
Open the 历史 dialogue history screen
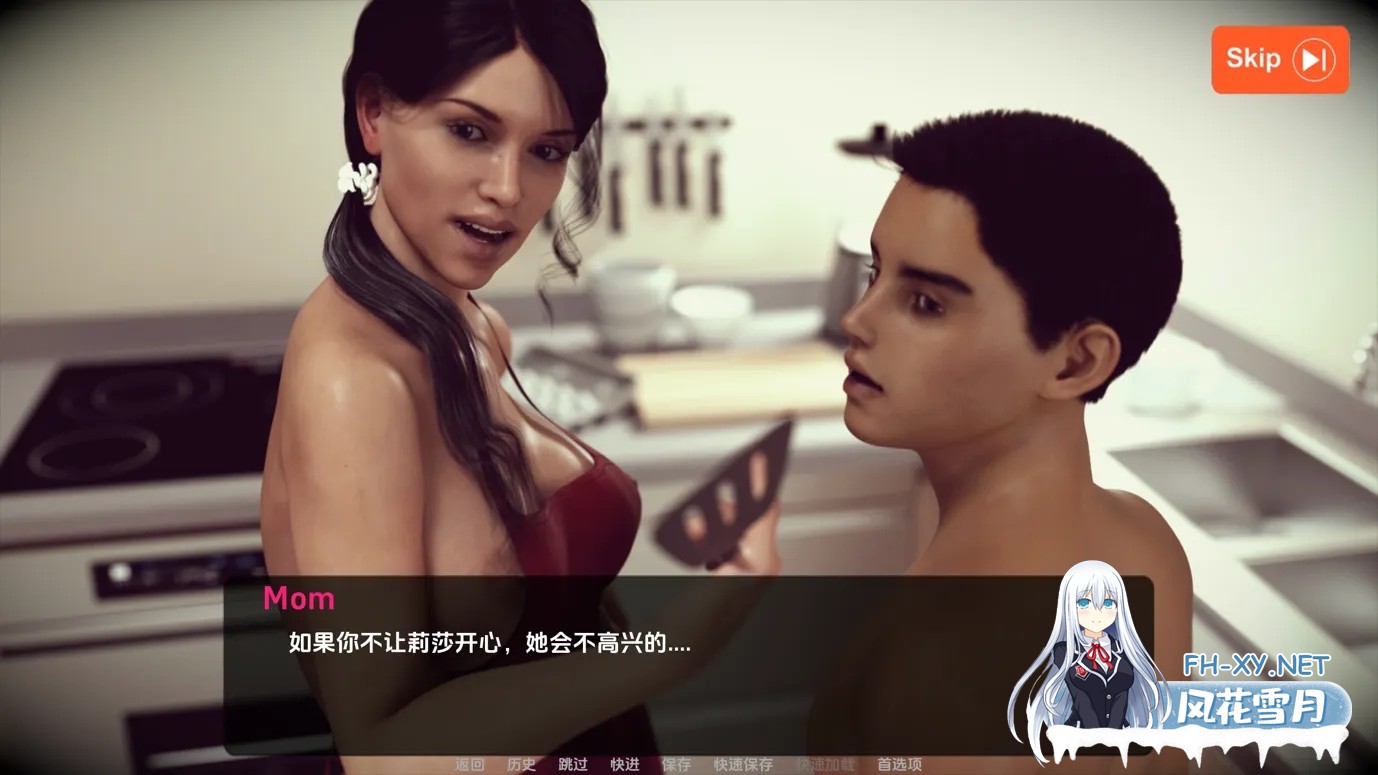(522, 763)
